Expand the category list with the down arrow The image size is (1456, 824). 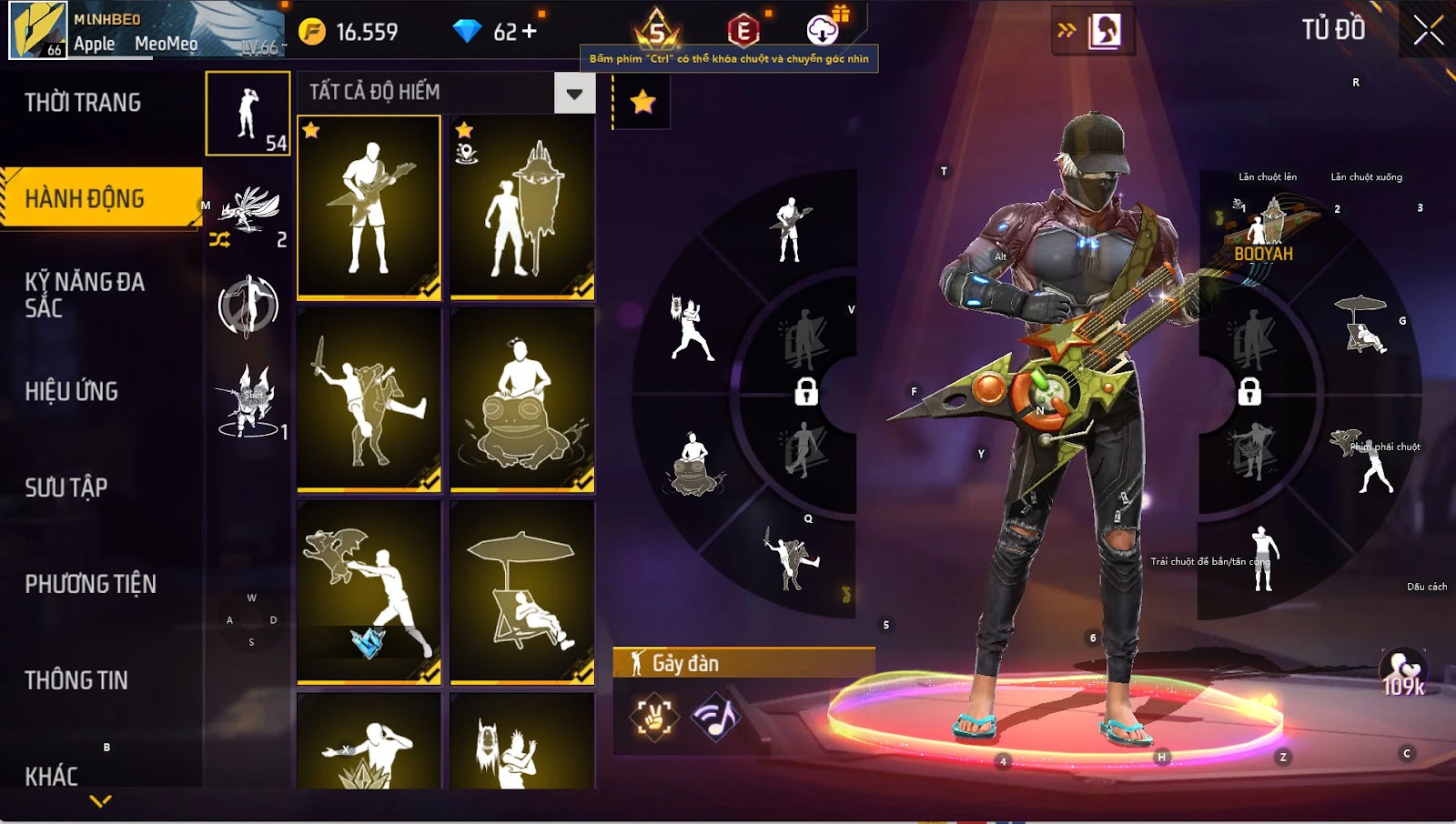101,801
